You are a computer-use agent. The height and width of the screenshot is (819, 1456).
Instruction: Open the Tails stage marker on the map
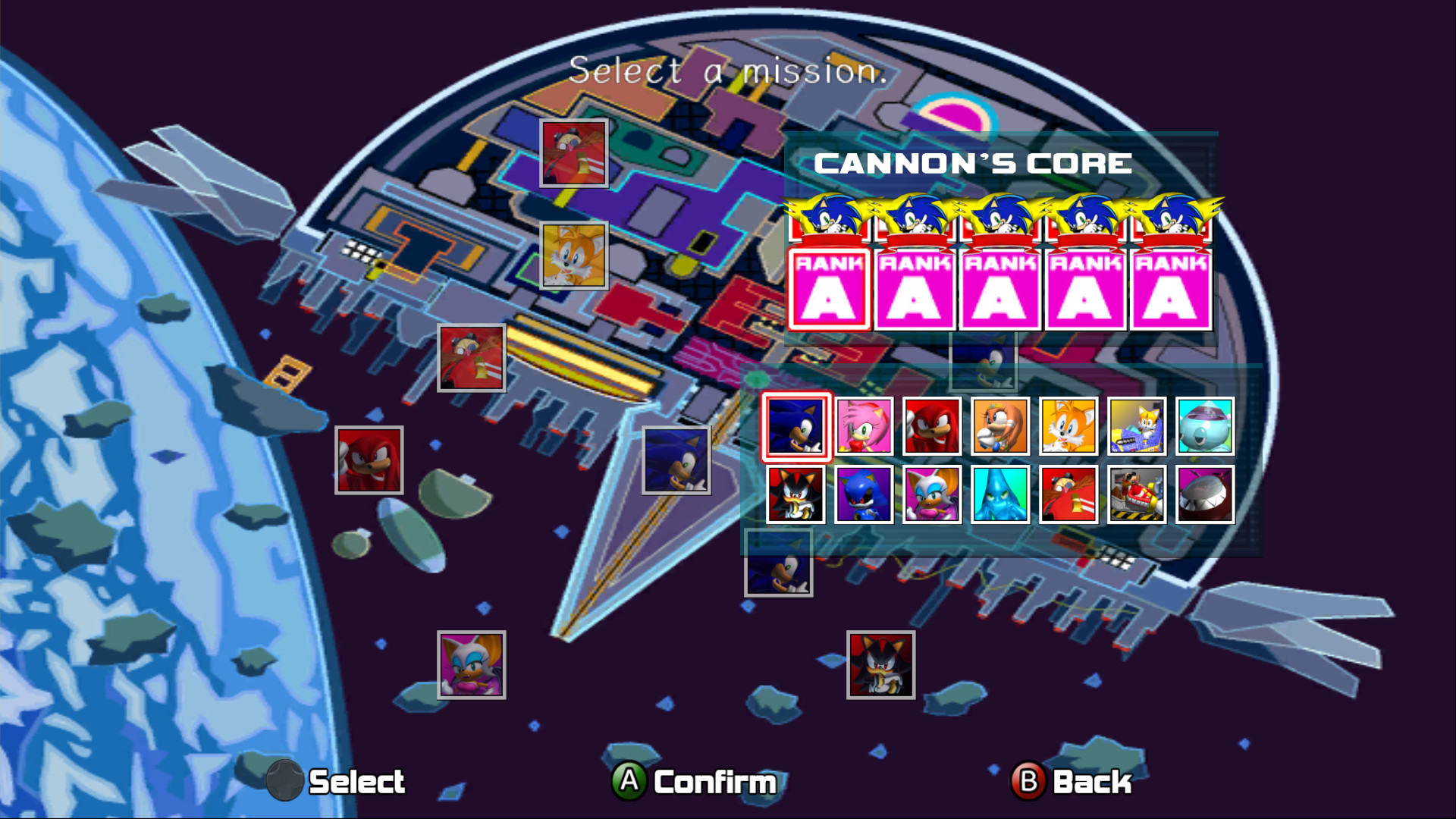point(573,256)
